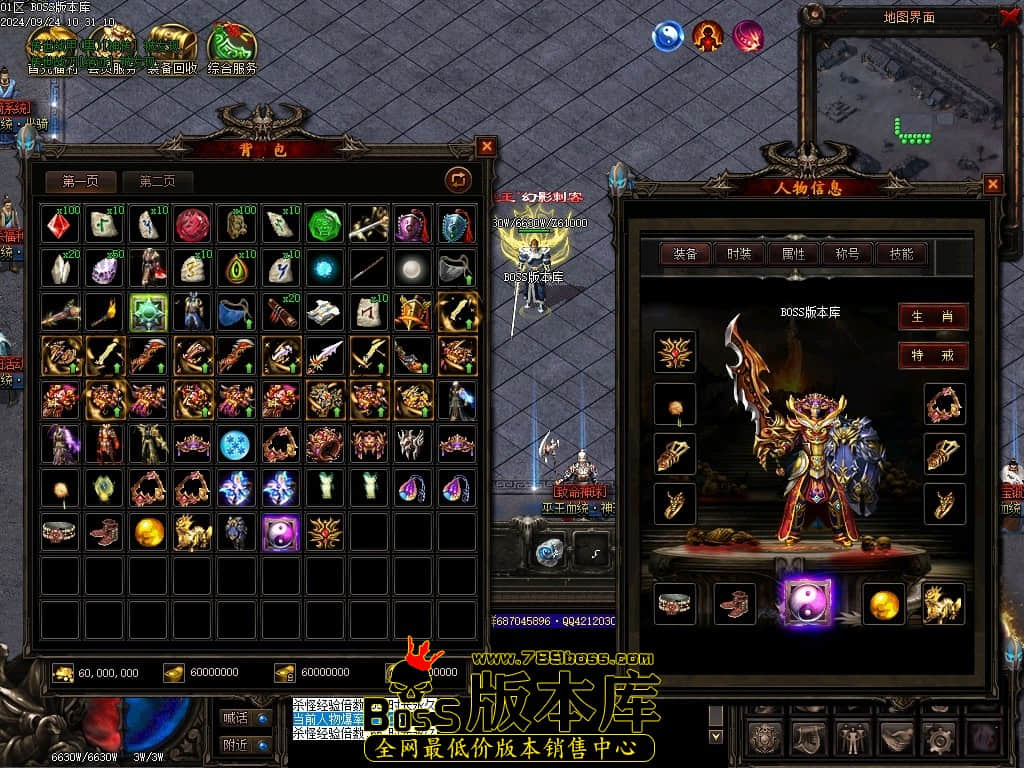
Task: Select the red gem x100 bag slot
Action: click(x=61, y=225)
